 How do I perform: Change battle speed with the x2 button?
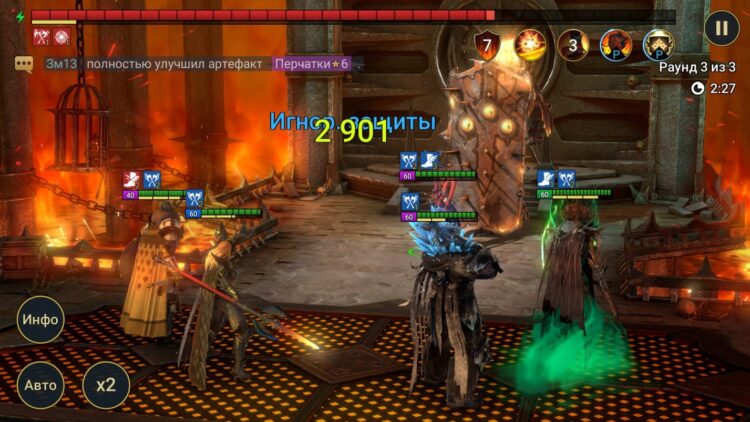[x=106, y=385]
